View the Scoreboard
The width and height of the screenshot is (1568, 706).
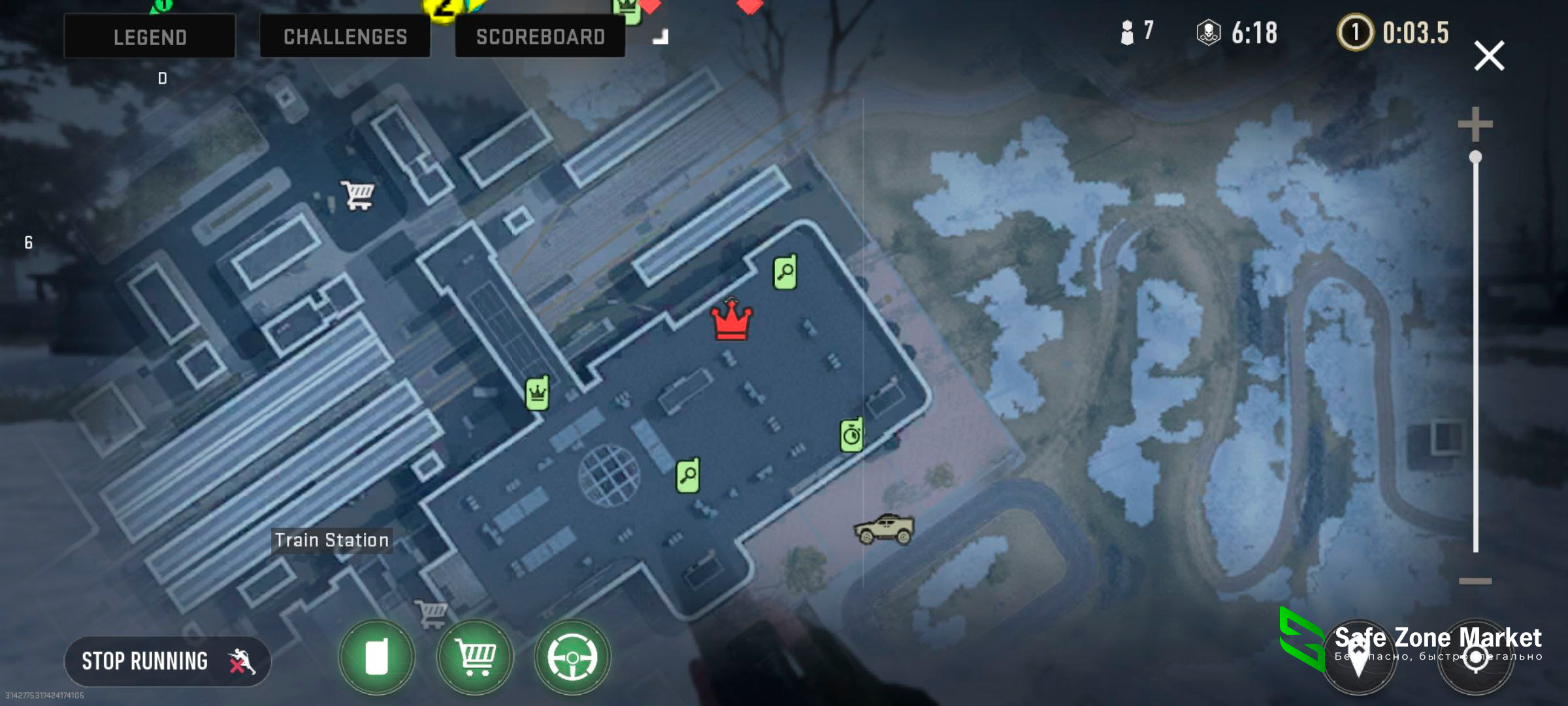540,37
